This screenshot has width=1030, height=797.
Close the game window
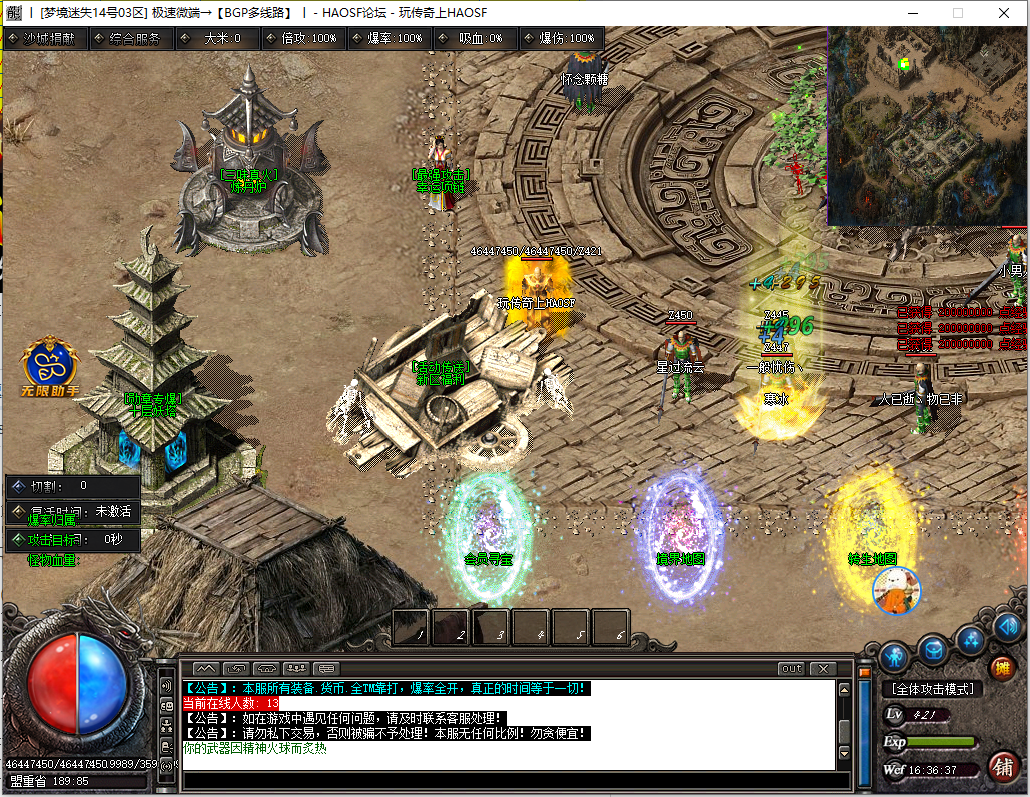click(x=1004, y=13)
